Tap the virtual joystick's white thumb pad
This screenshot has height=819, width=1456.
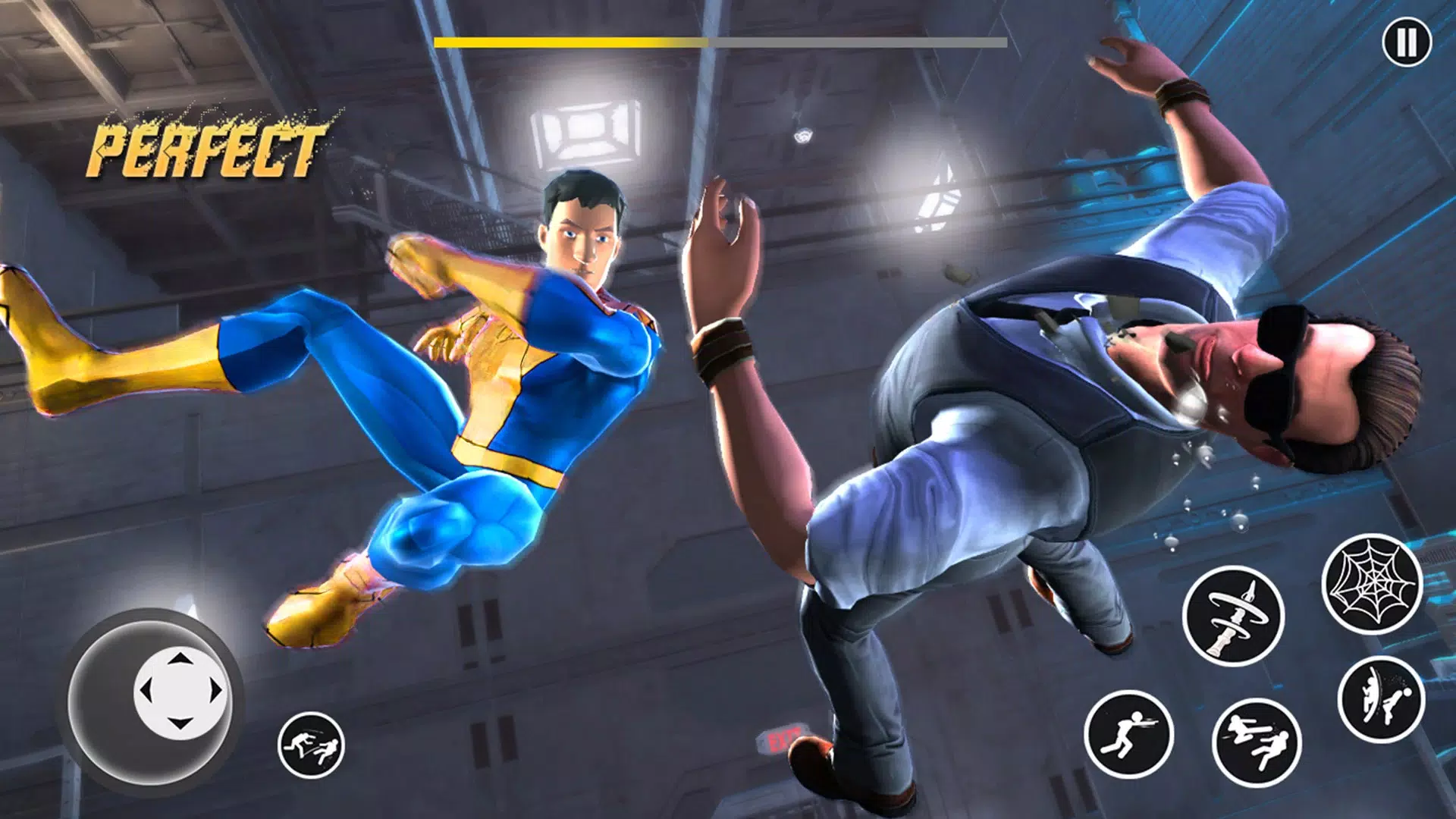click(180, 692)
